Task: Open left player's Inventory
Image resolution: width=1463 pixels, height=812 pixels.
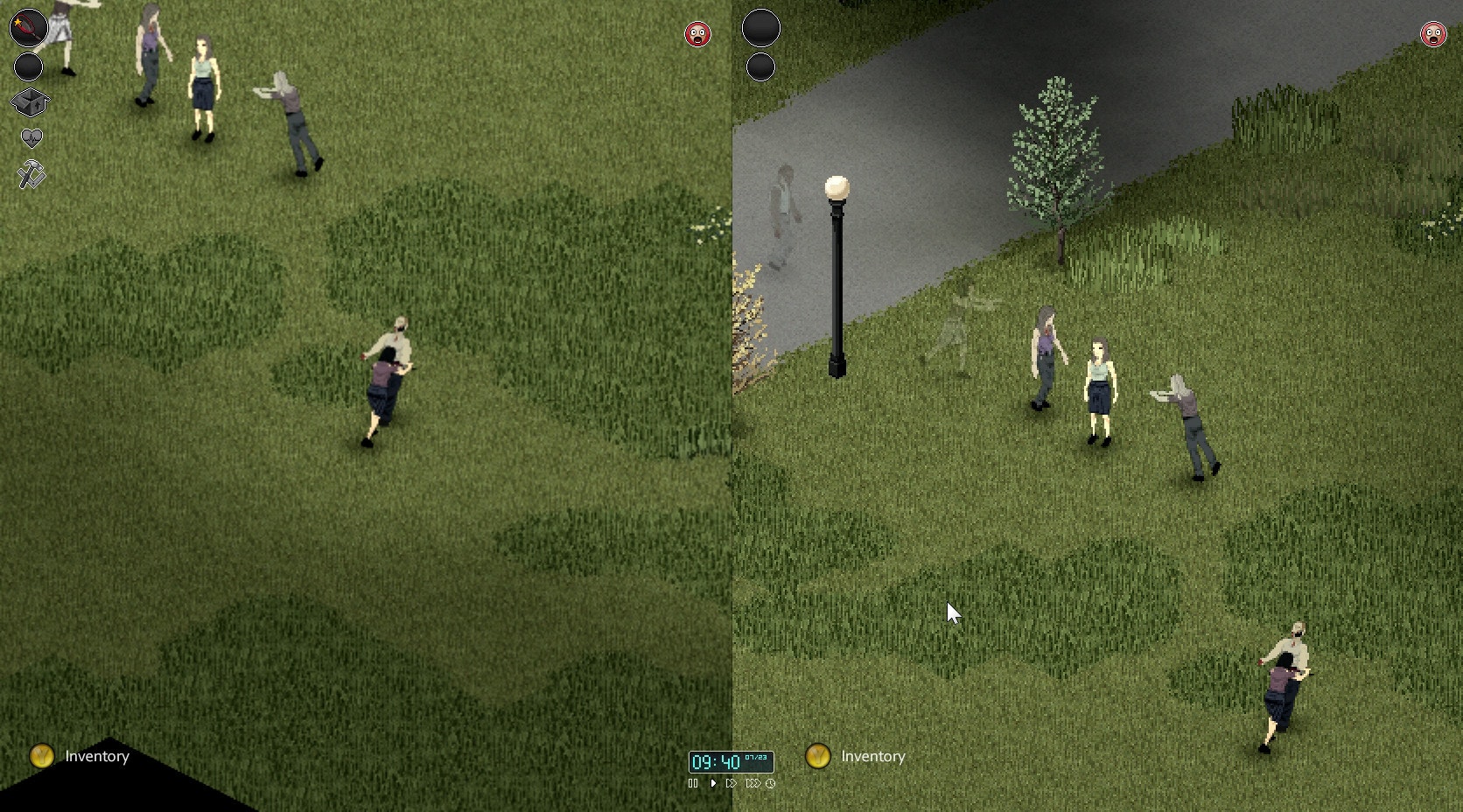Action: pos(94,756)
